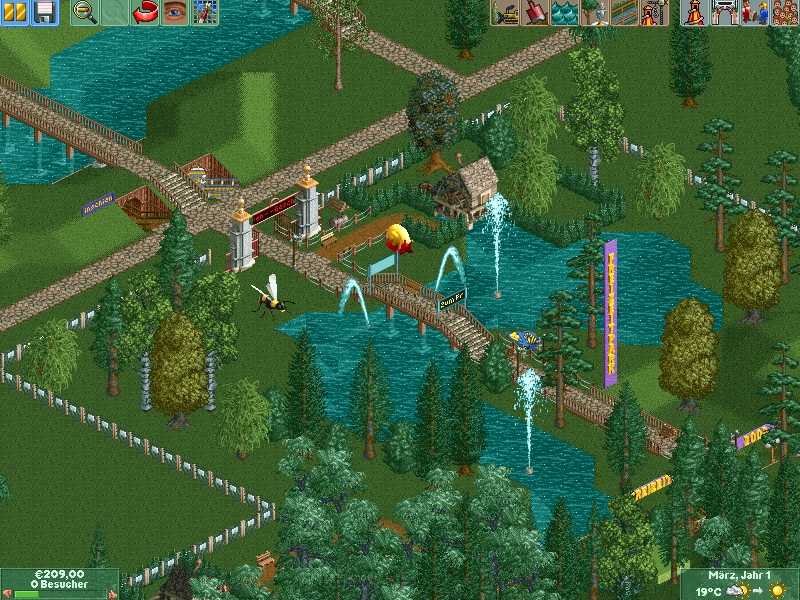The height and width of the screenshot is (600, 800).
Task: Rotate the view with the red arrow
Action: (x=145, y=12)
